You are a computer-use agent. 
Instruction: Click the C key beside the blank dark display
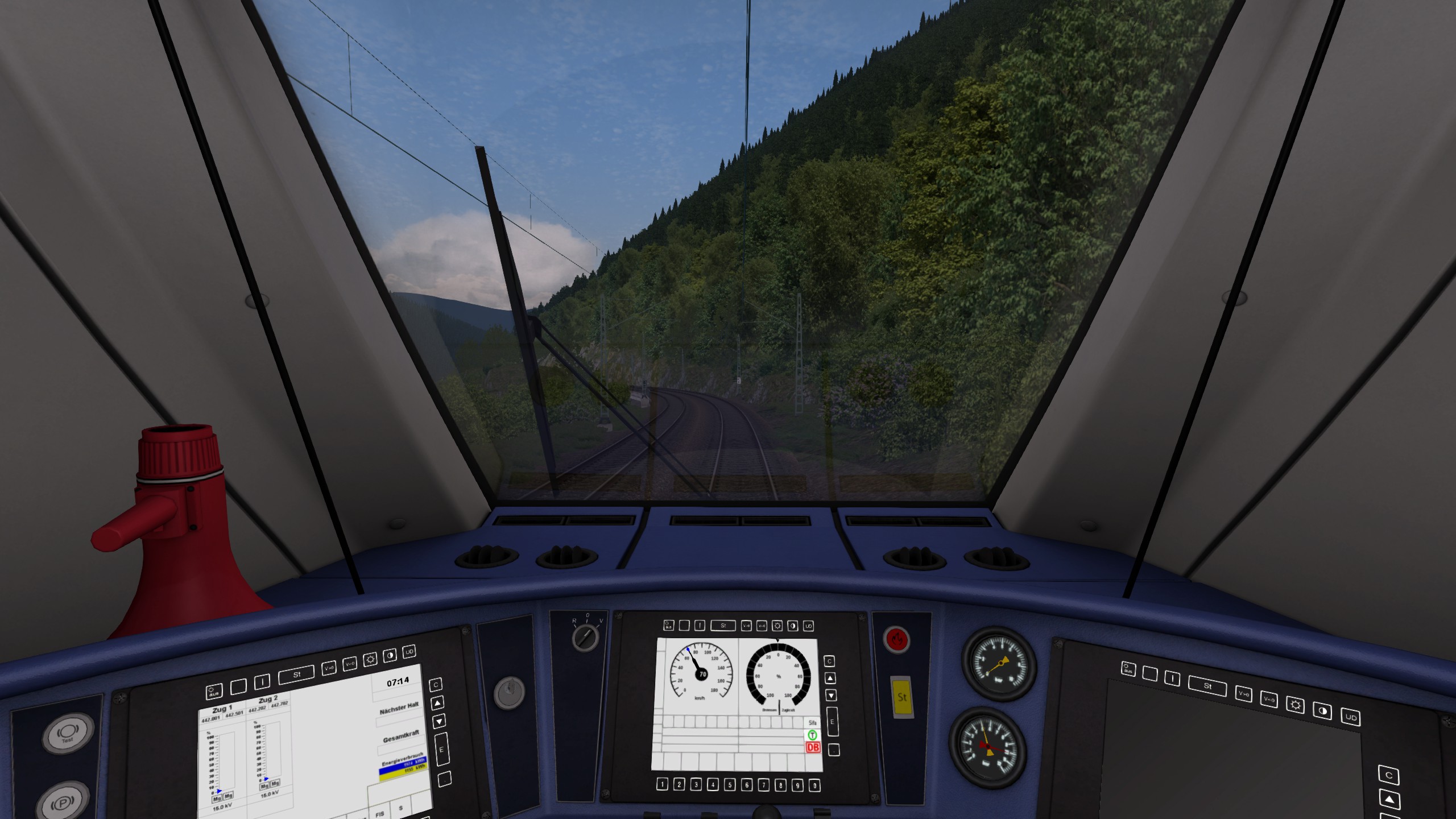[x=1388, y=775]
